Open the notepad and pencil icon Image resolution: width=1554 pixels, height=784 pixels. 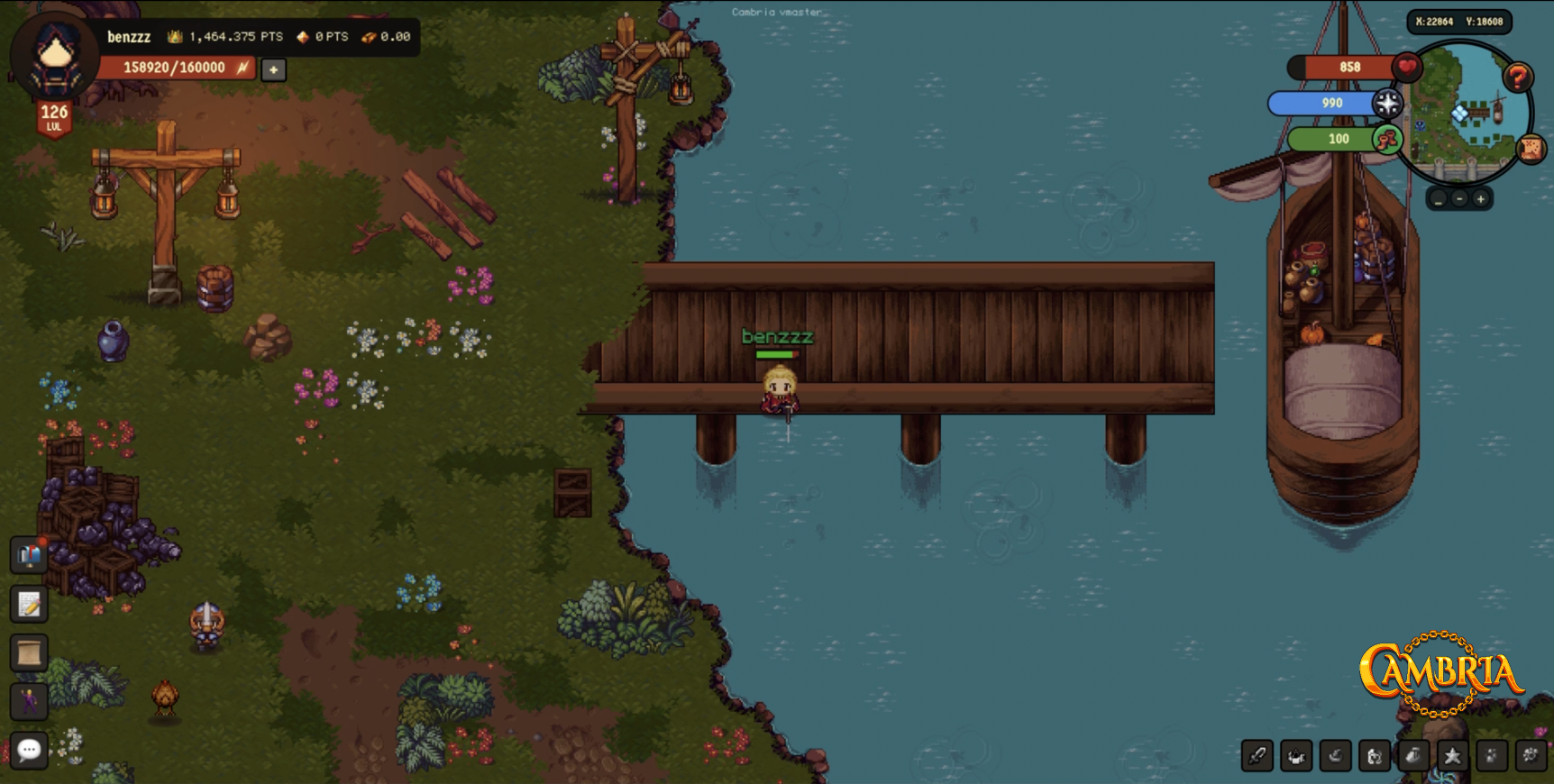pyautogui.click(x=29, y=604)
